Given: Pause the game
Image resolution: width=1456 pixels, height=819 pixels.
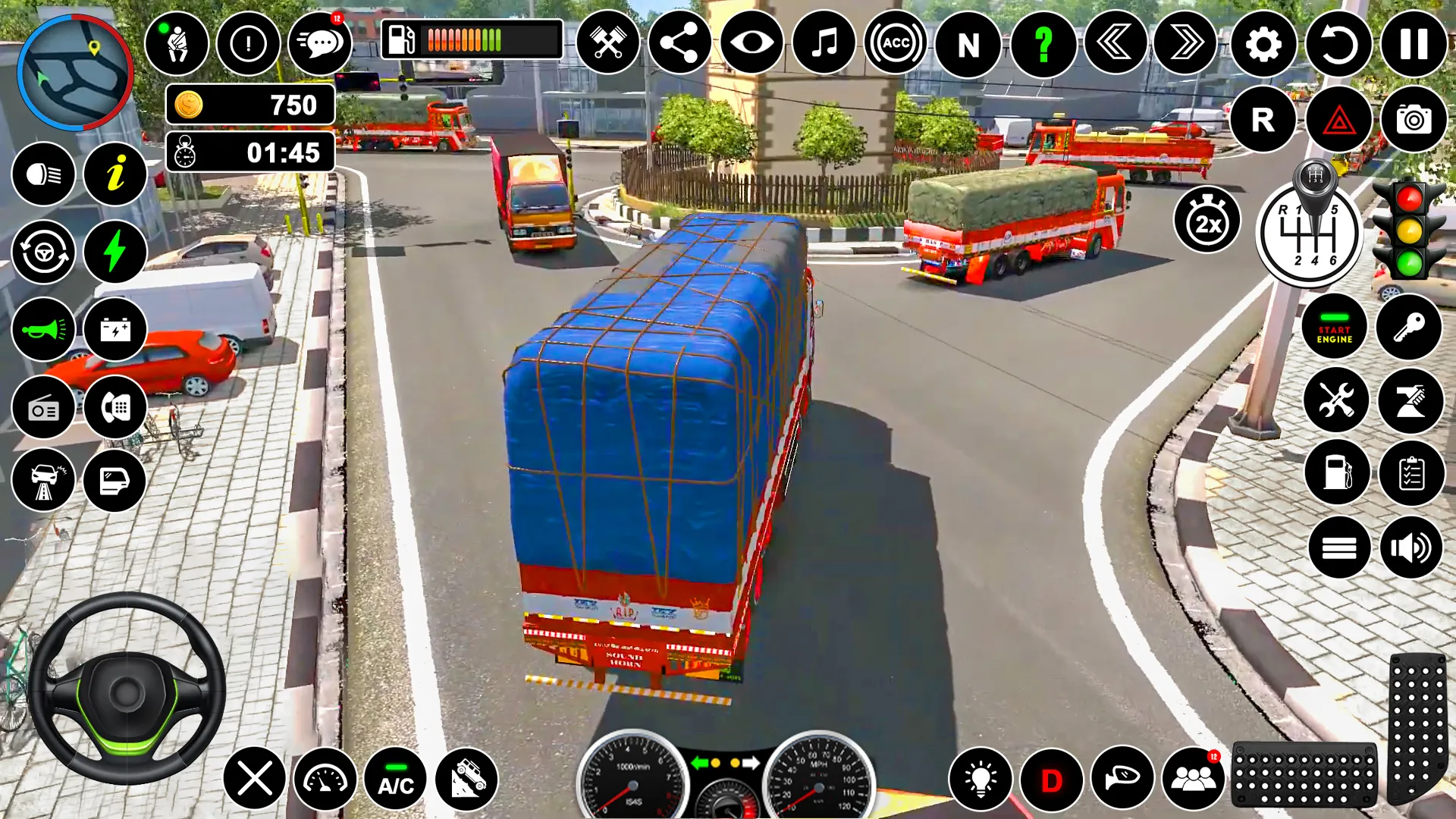Looking at the screenshot, I should point(1413,44).
